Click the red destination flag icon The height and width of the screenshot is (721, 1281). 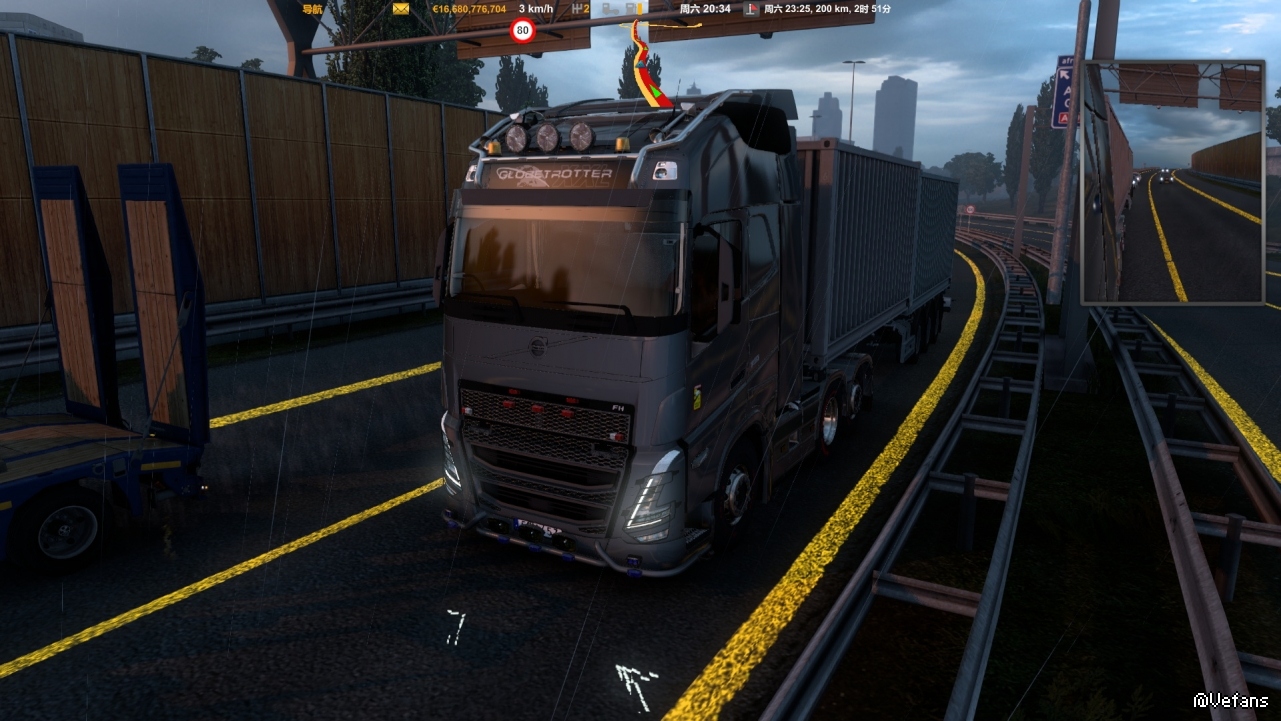click(x=747, y=9)
